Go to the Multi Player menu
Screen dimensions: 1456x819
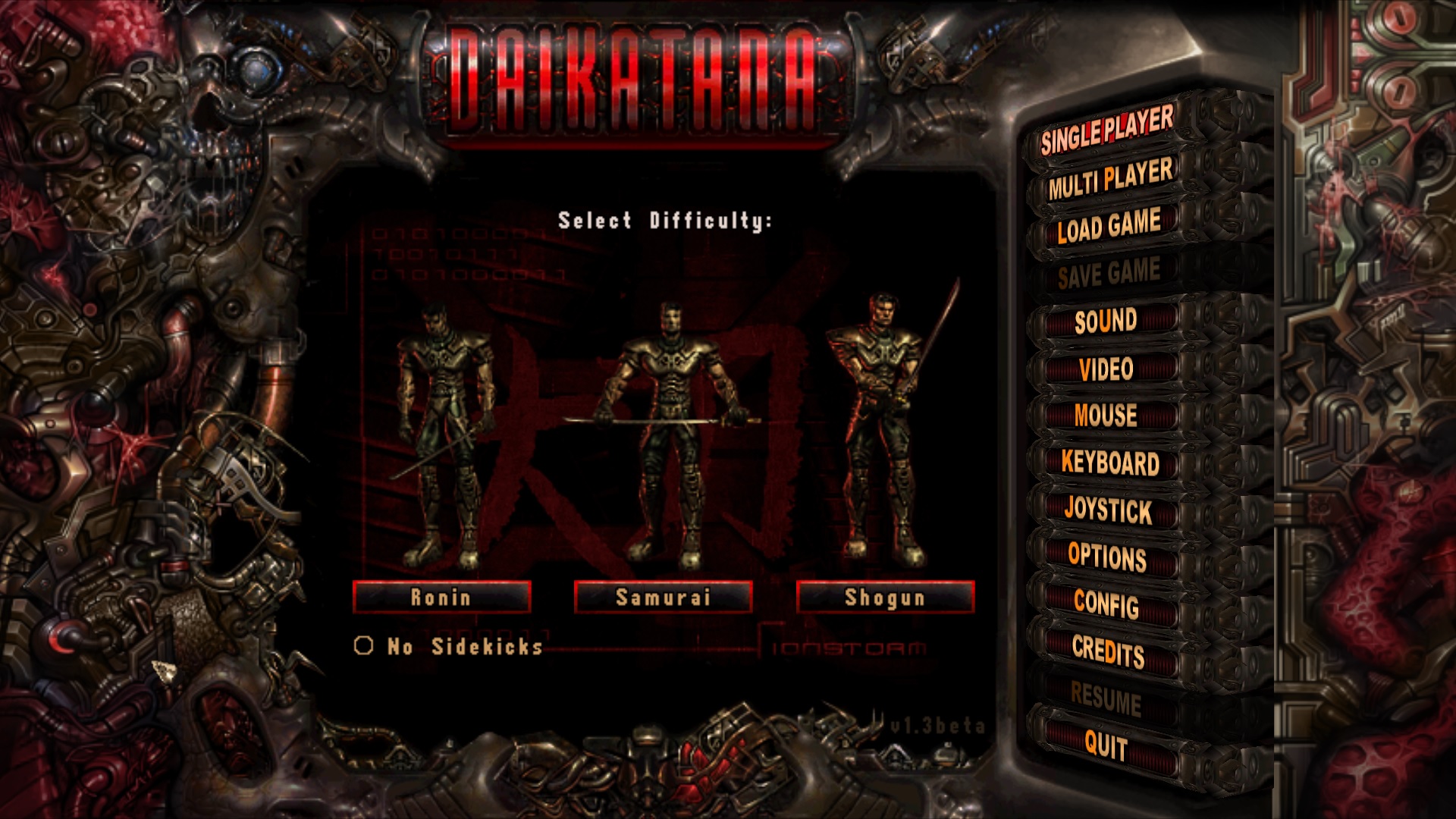pos(1109,180)
